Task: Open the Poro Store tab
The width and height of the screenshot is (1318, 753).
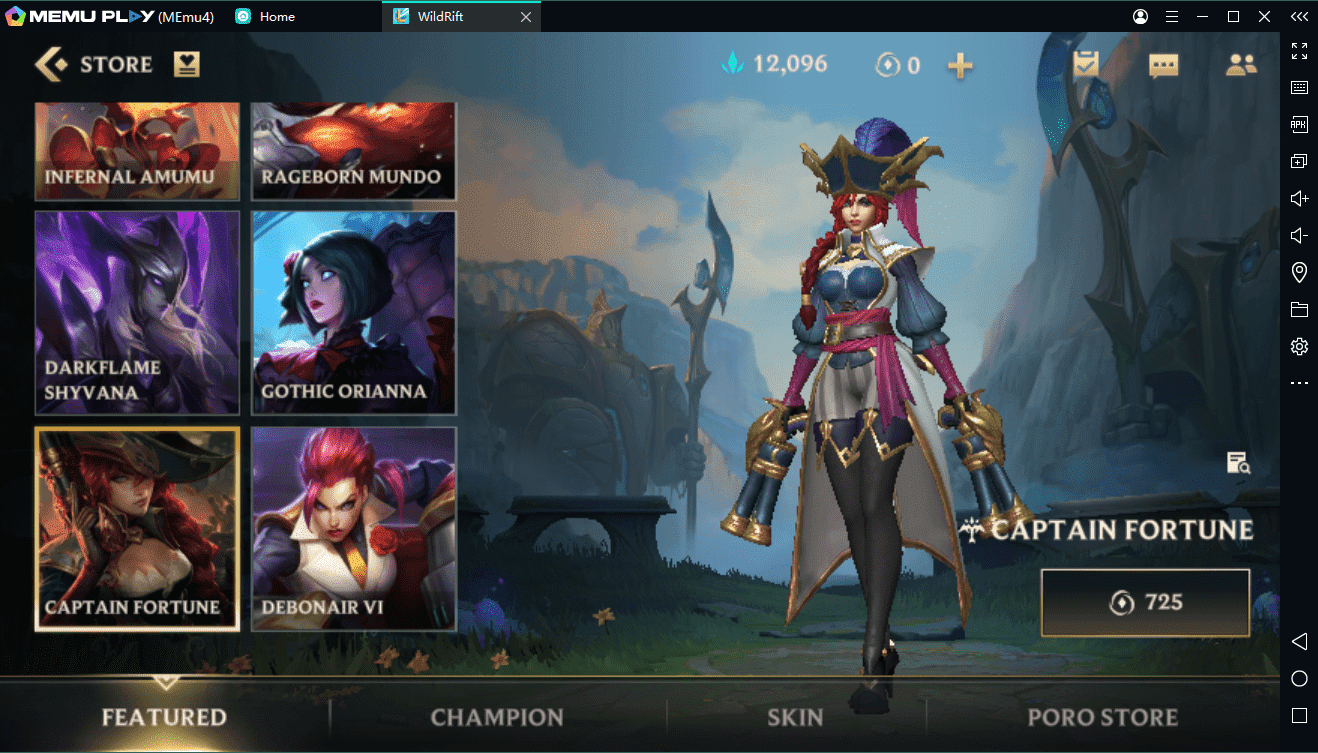Action: (1102, 717)
